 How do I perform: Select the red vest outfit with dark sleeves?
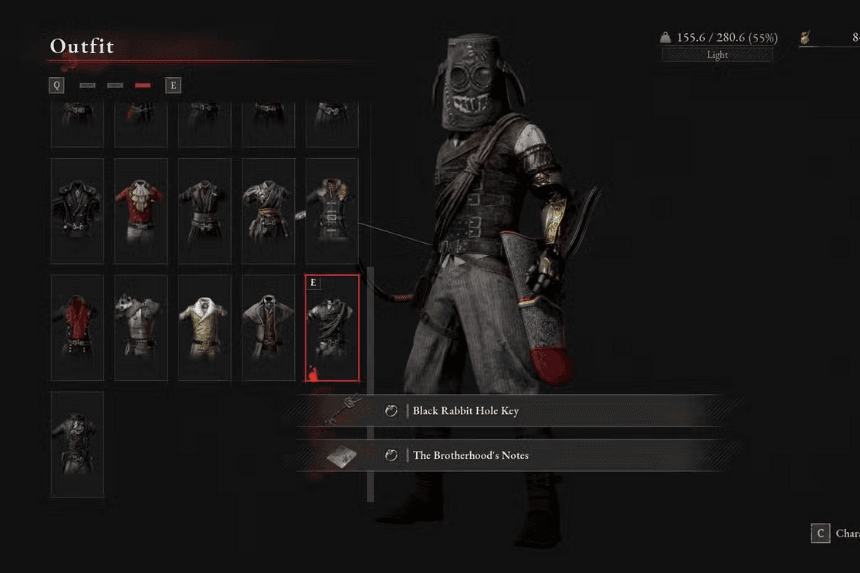77,327
